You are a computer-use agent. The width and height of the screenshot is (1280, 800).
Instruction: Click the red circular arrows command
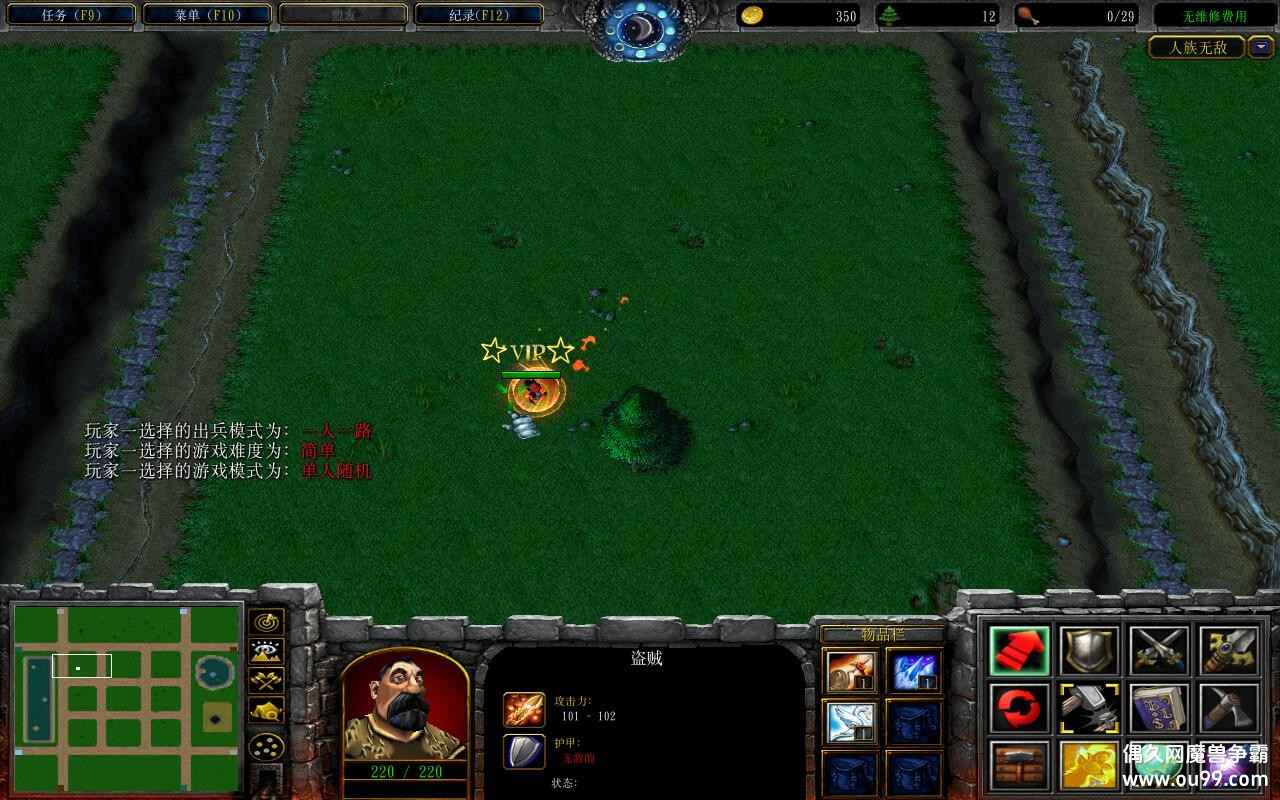coord(1020,709)
